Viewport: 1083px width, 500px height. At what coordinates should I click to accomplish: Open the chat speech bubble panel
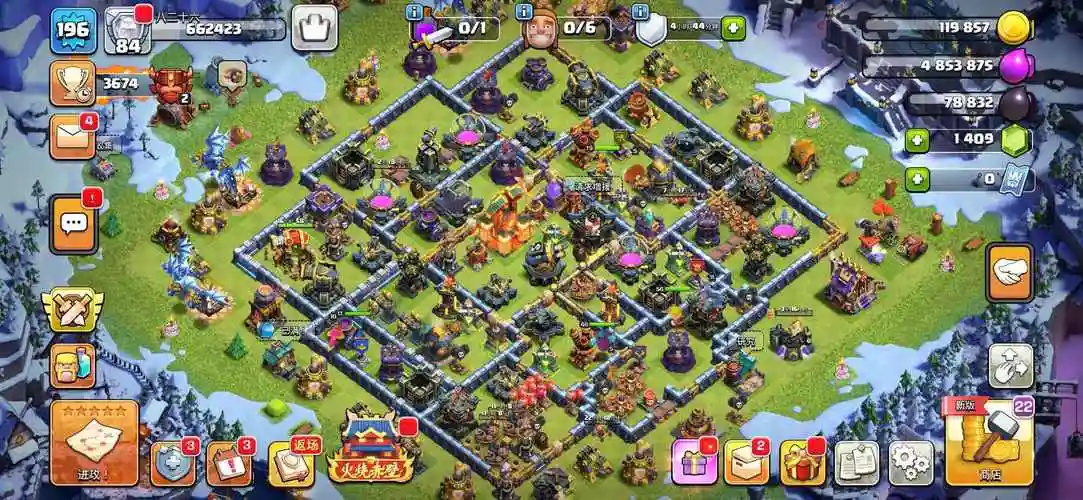pos(73,224)
